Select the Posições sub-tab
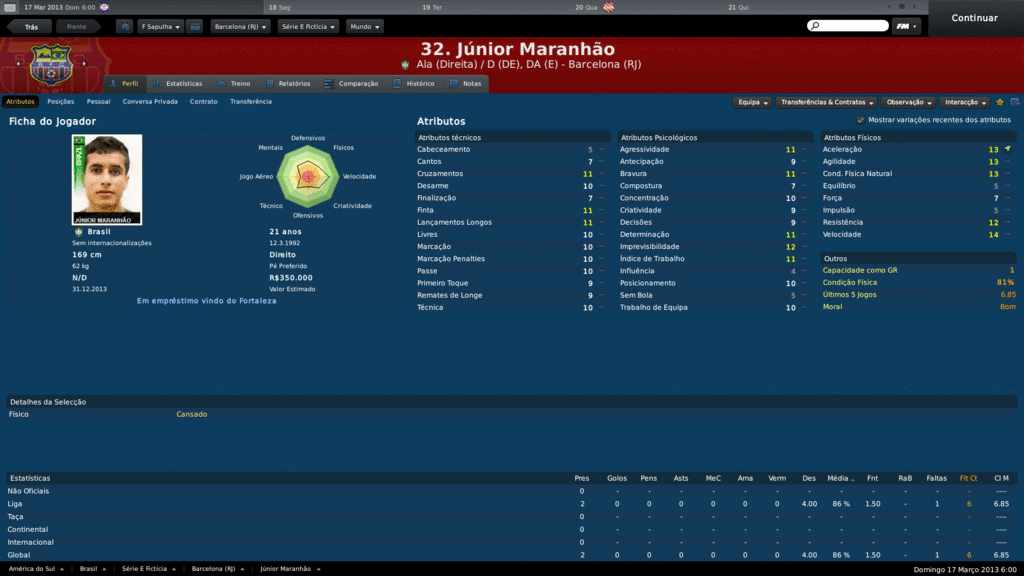1024x576 pixels. (60, 101)
